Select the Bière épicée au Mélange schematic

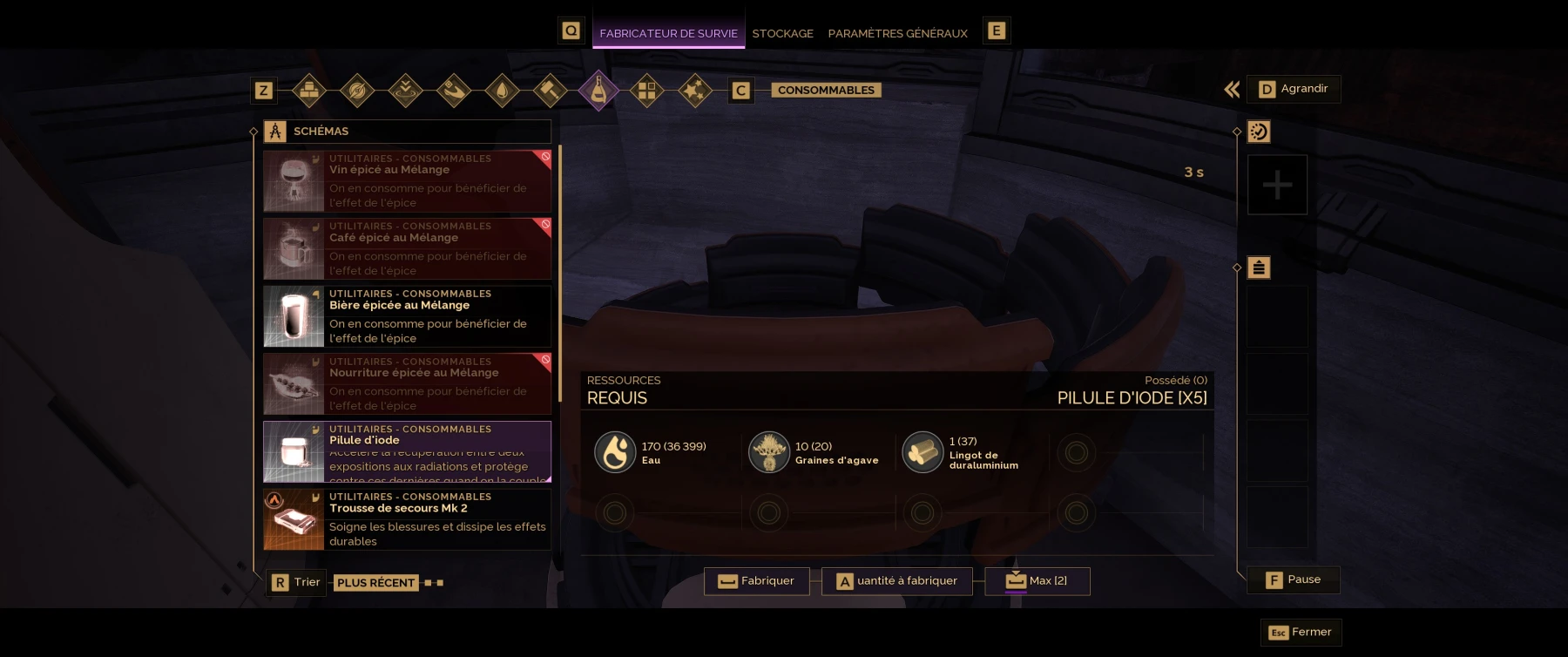[x=408, y=316]
